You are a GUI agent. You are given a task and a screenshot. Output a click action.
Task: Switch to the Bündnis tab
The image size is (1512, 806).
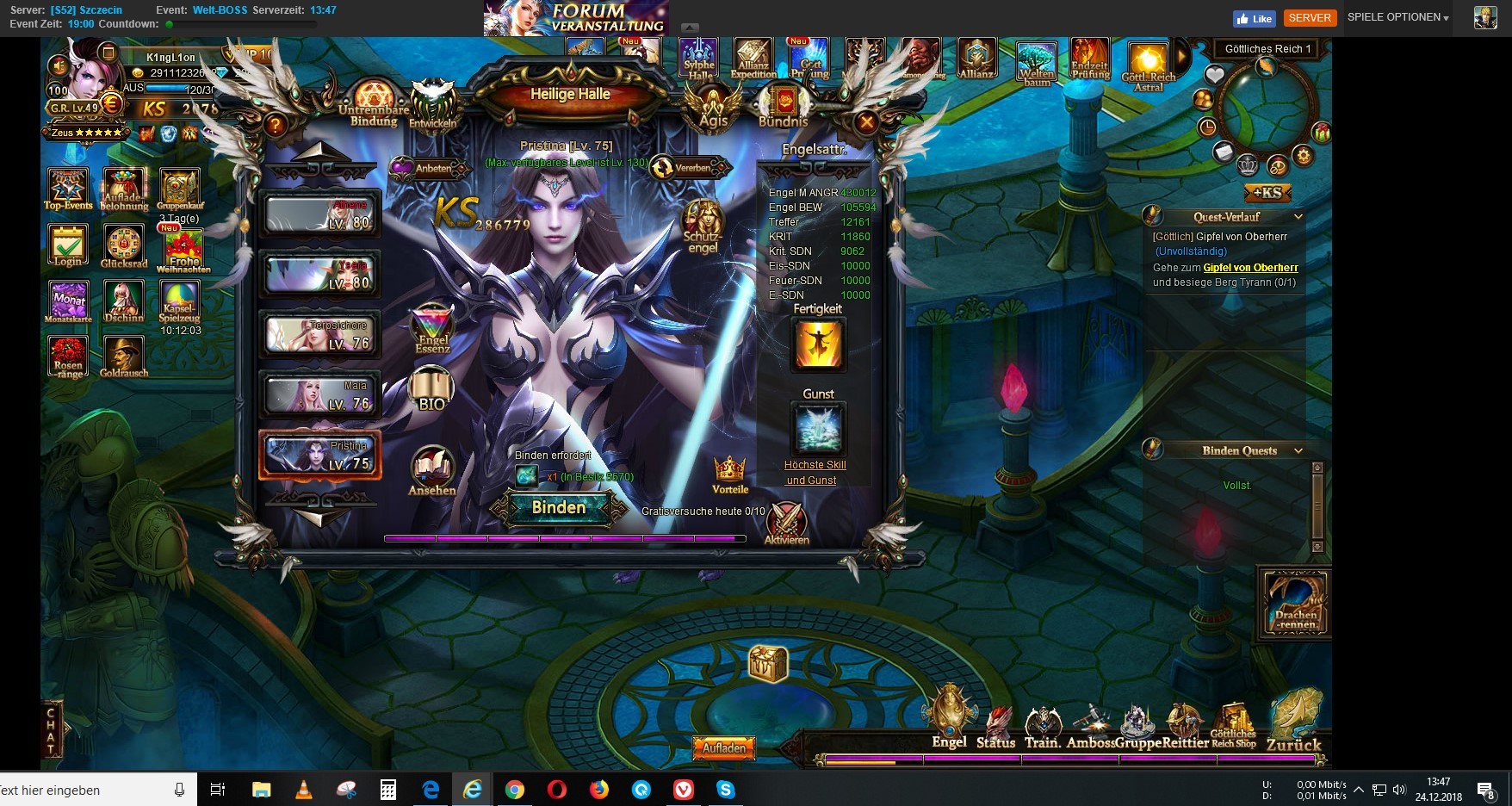(784, 107)
